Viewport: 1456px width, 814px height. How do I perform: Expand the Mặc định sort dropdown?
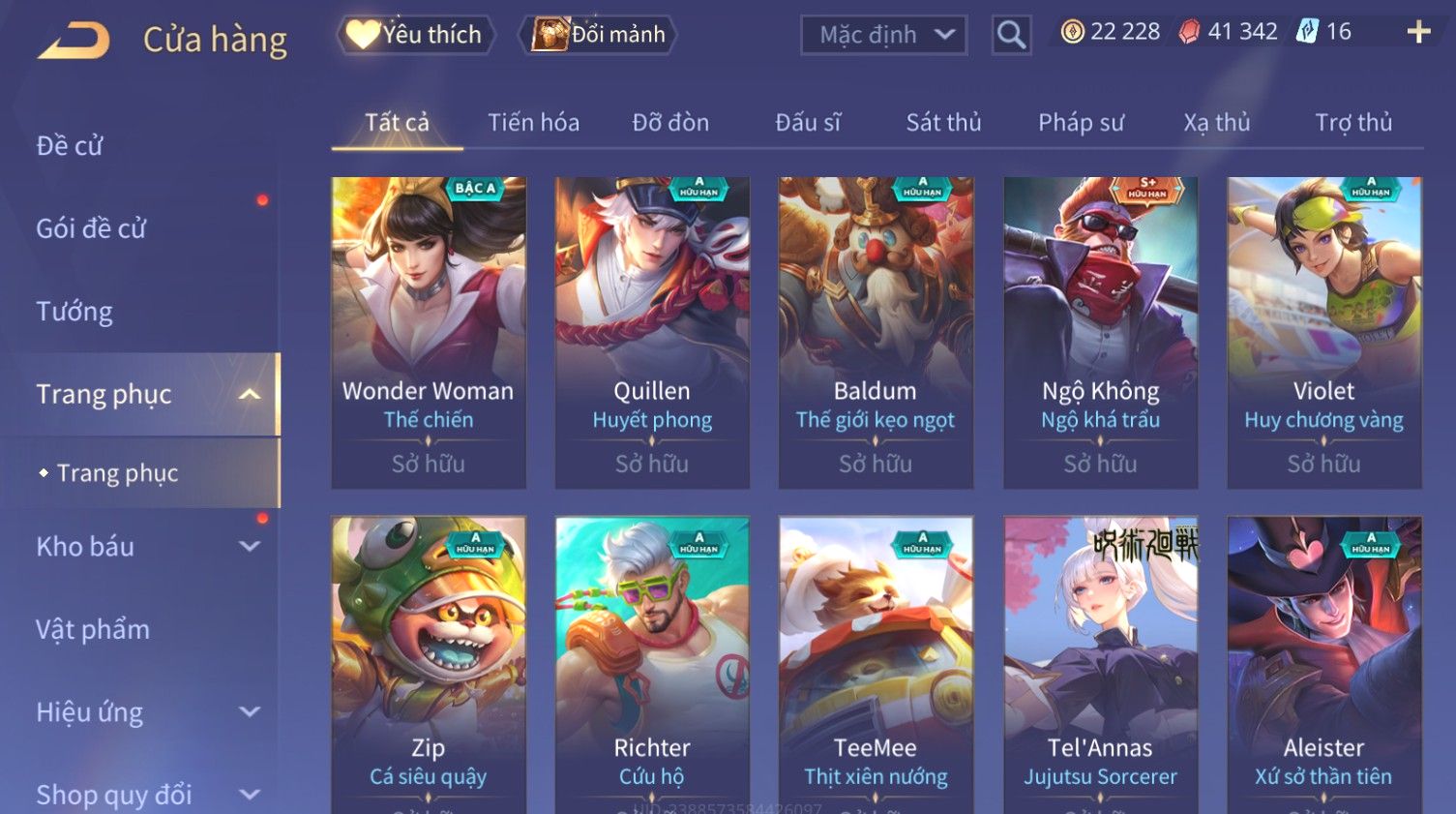(x=883, y=35)
